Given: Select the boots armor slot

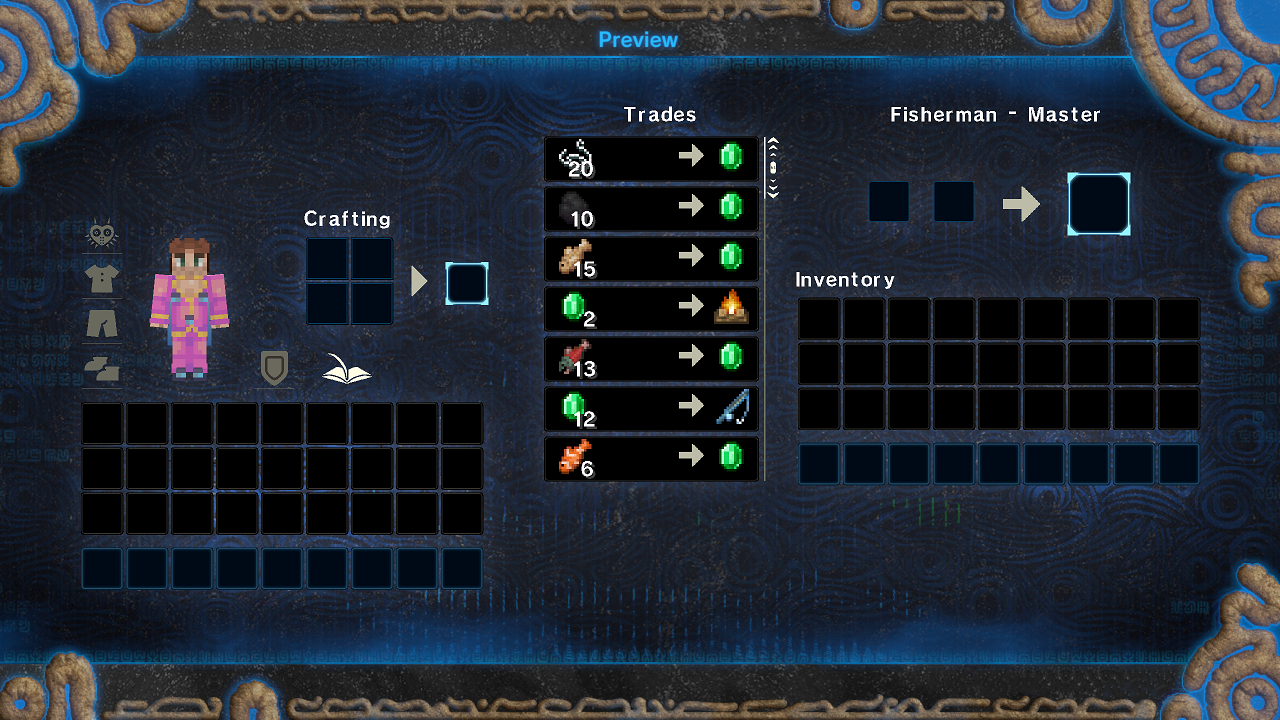Looking at the screenshot, I should (101, 368).
